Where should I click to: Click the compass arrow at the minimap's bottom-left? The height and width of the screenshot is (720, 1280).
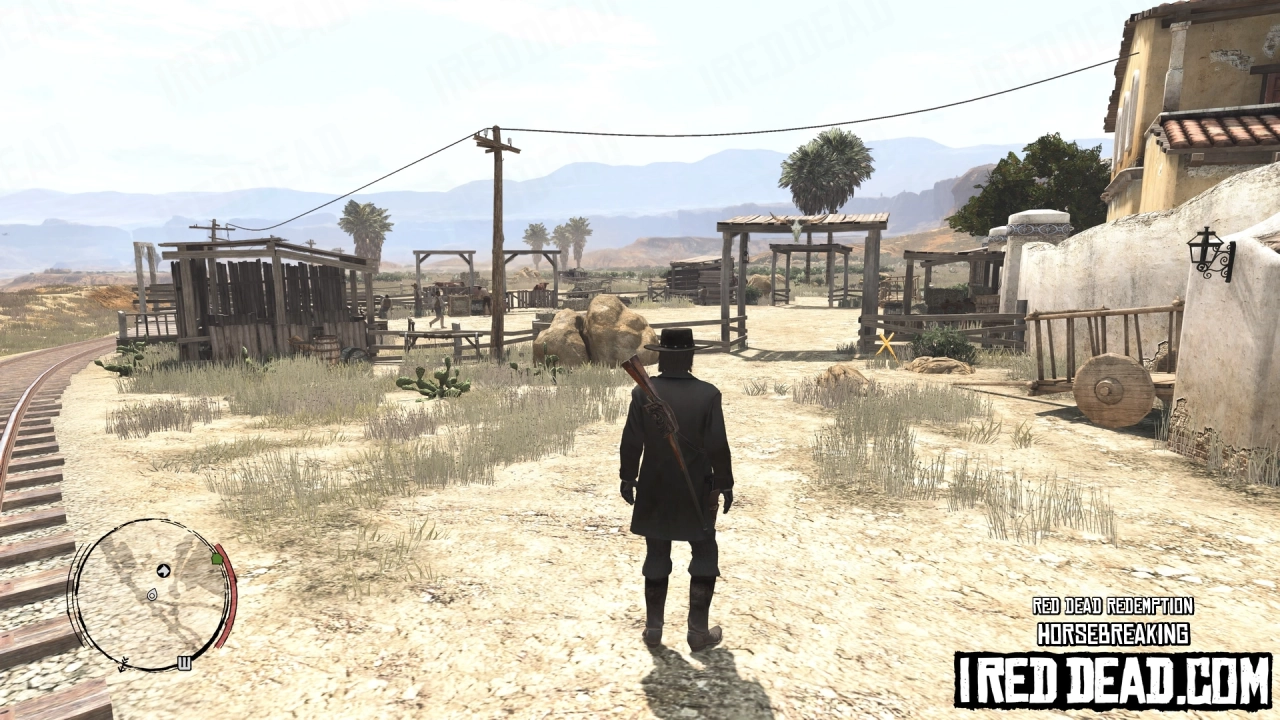[124, 665]
